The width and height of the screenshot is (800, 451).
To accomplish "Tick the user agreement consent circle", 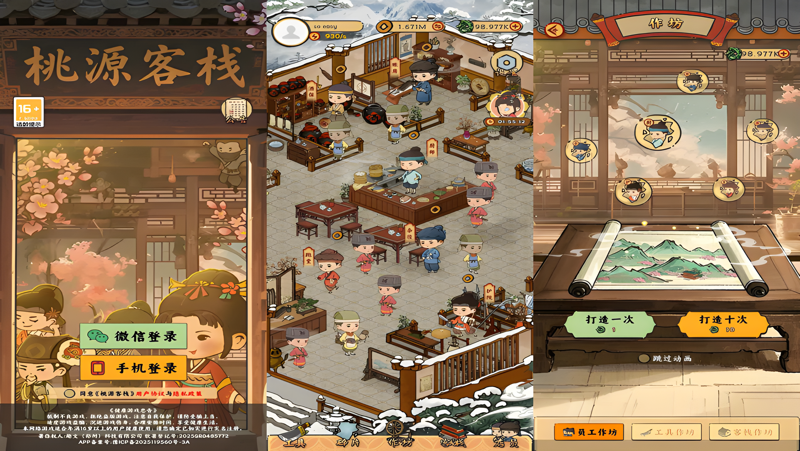I will (70, 394).
